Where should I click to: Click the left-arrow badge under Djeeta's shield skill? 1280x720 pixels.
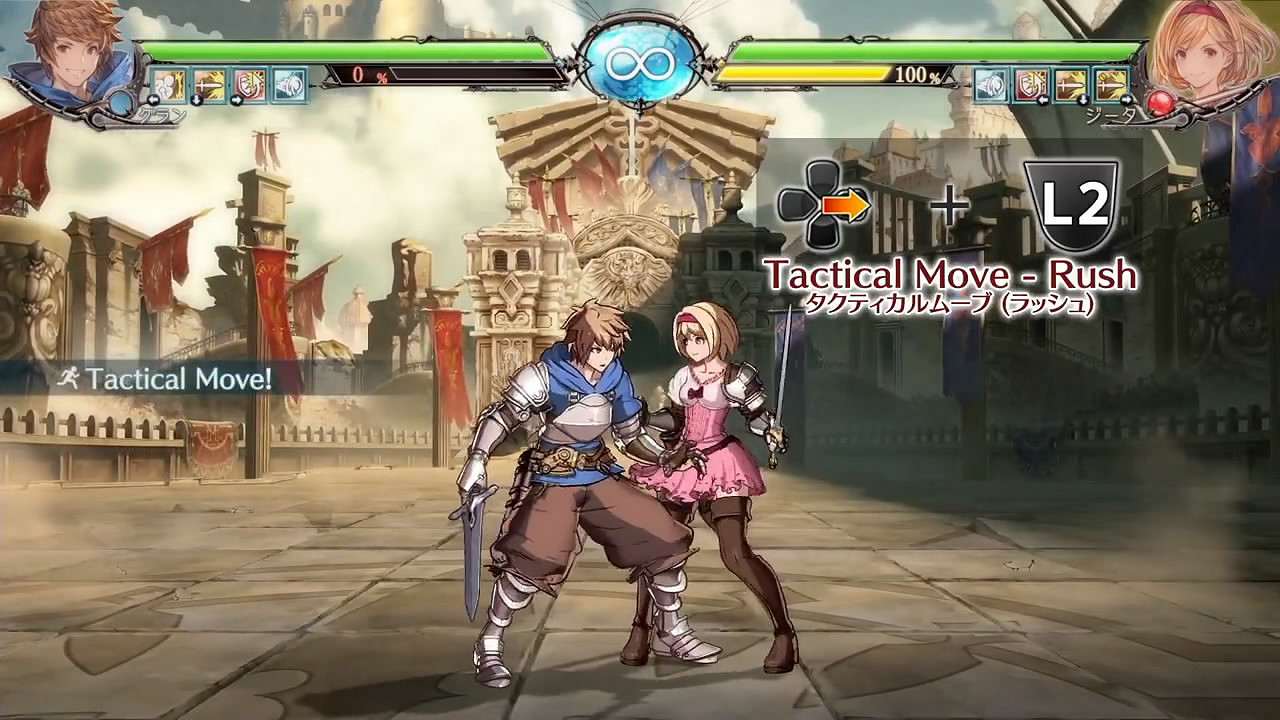click(x=1043, y=99)
